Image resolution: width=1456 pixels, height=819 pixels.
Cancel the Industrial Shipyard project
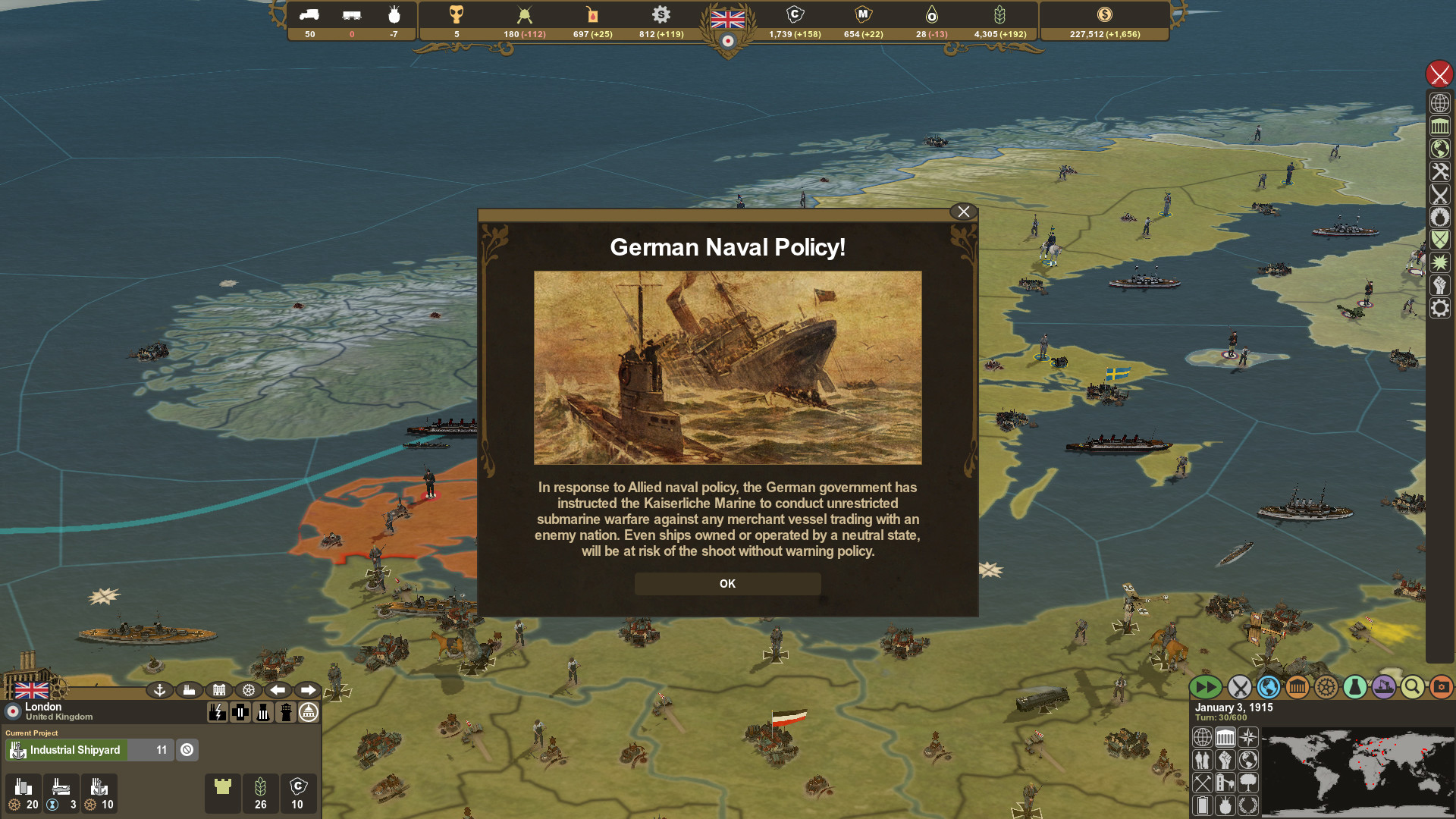coord(187,750)
